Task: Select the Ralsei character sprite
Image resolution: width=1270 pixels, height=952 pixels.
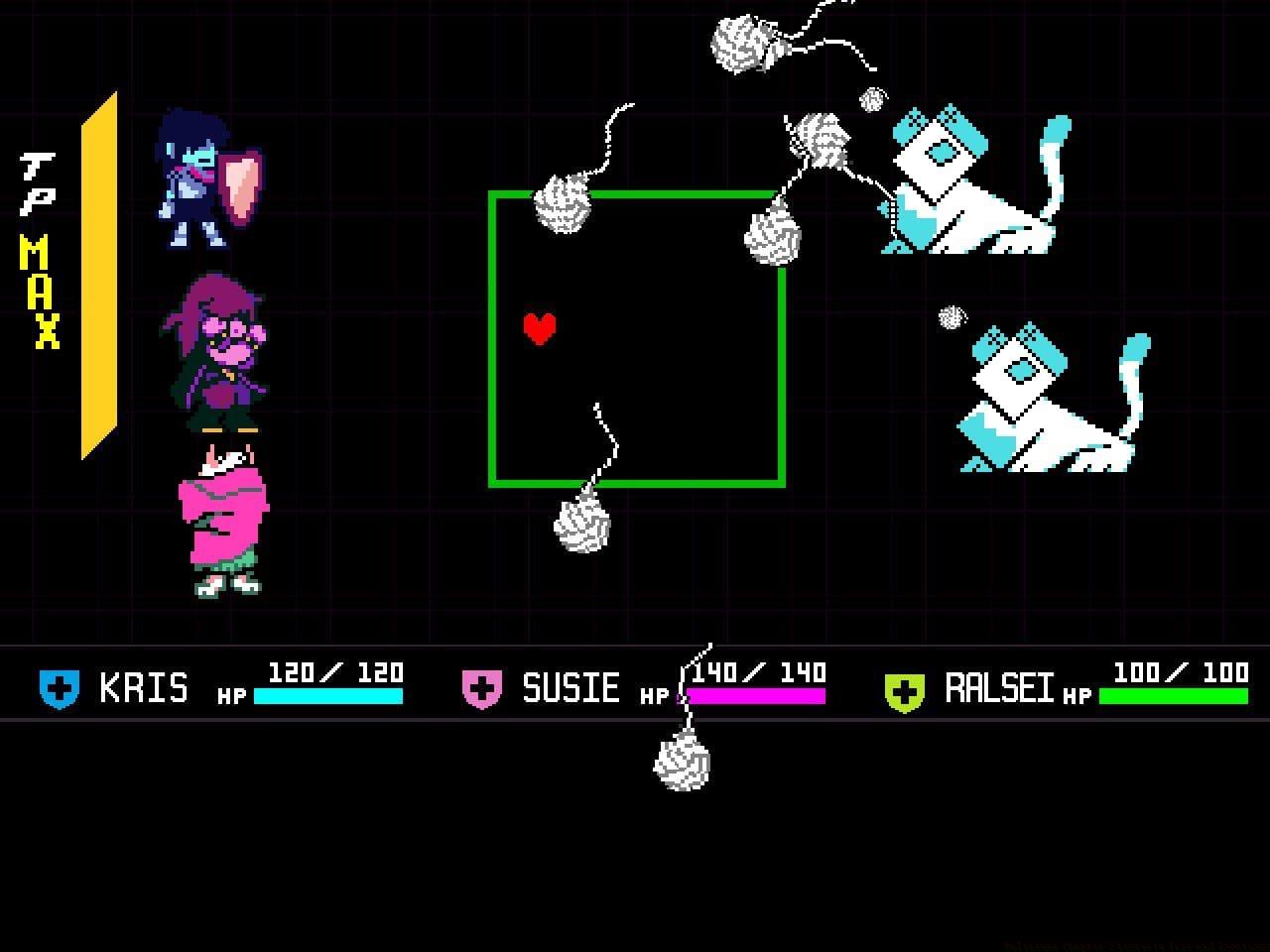Action: pos(218,516)
